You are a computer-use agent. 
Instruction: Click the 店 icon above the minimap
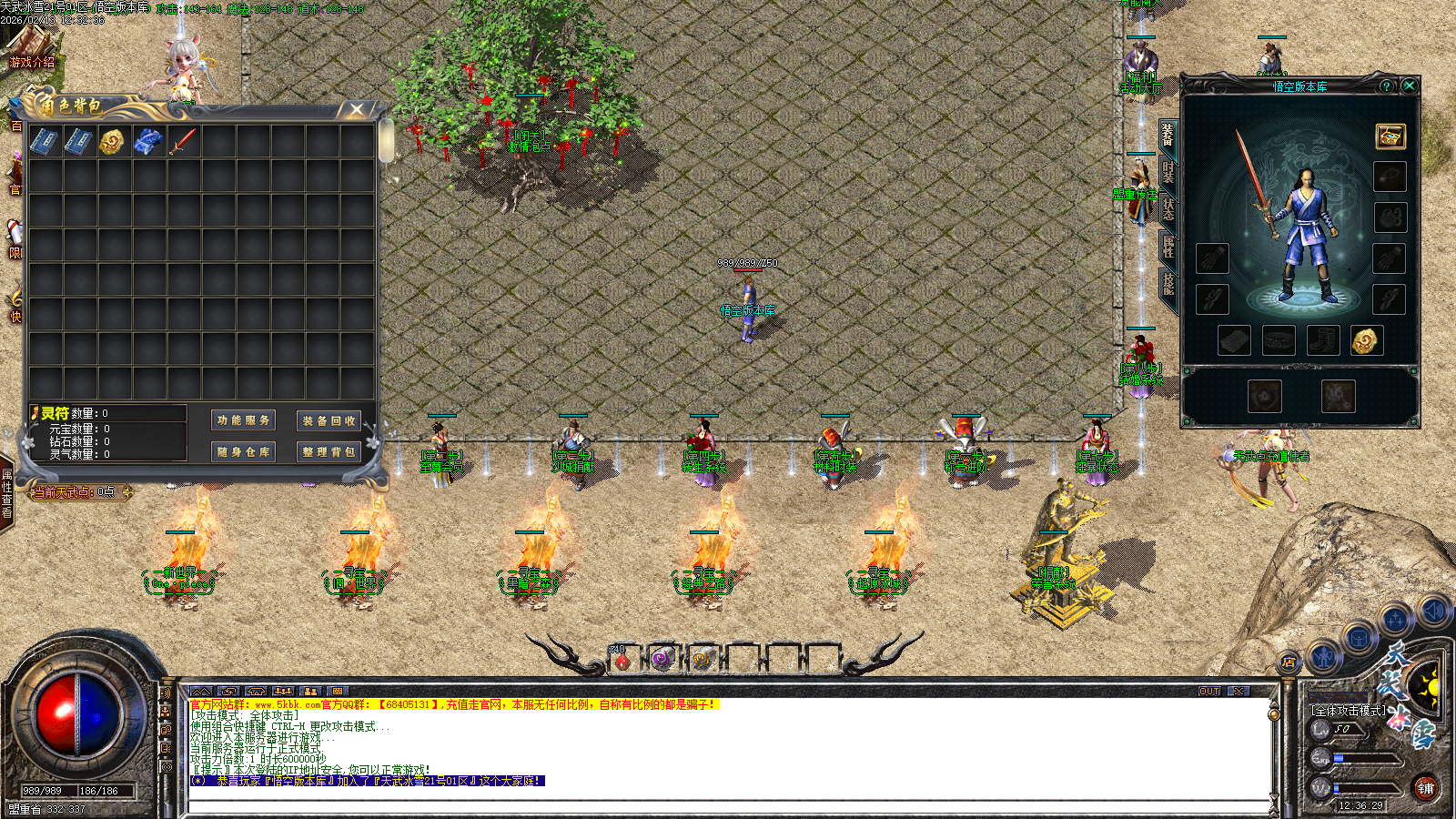[1290, 662]
